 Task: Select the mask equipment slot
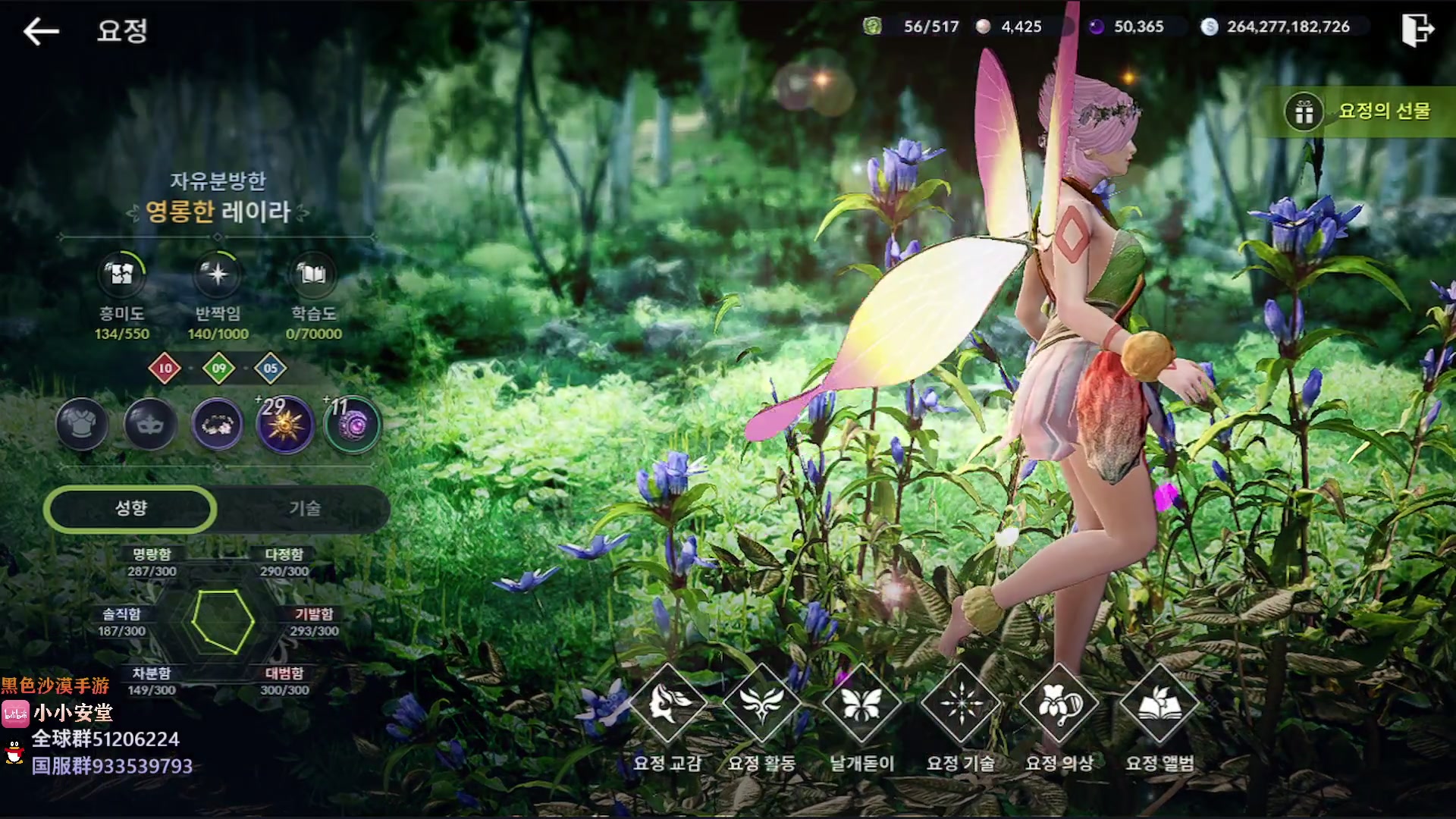[149, 424]
